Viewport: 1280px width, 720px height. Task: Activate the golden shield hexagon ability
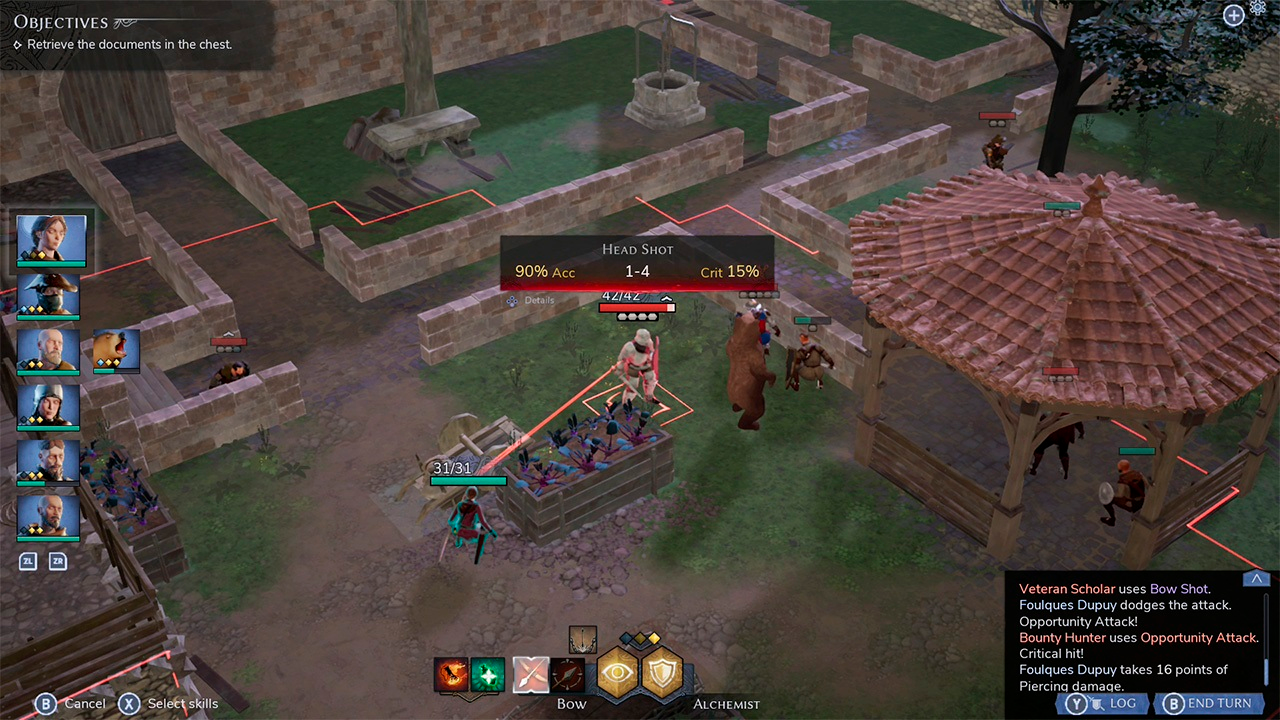(x=662, y=673)
